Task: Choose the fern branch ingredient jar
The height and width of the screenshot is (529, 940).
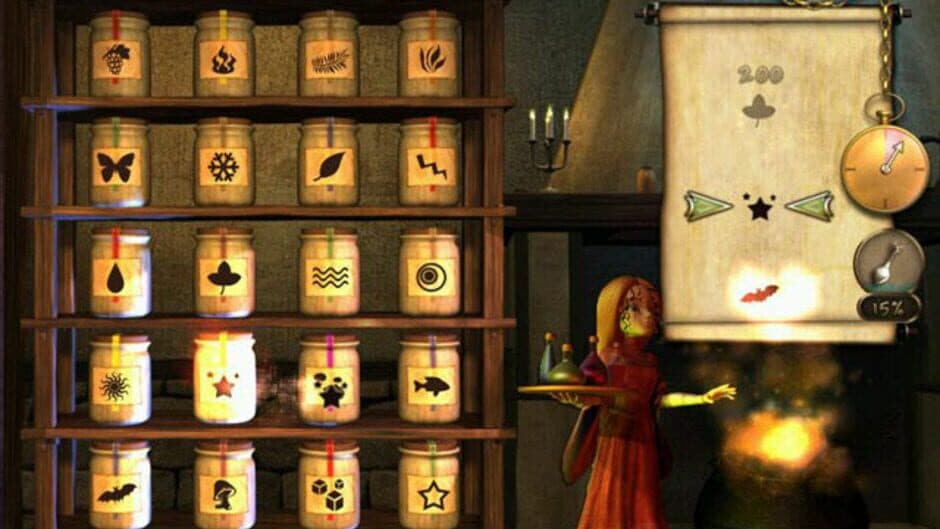Action: pyautogui.click(x=328, y=58)
